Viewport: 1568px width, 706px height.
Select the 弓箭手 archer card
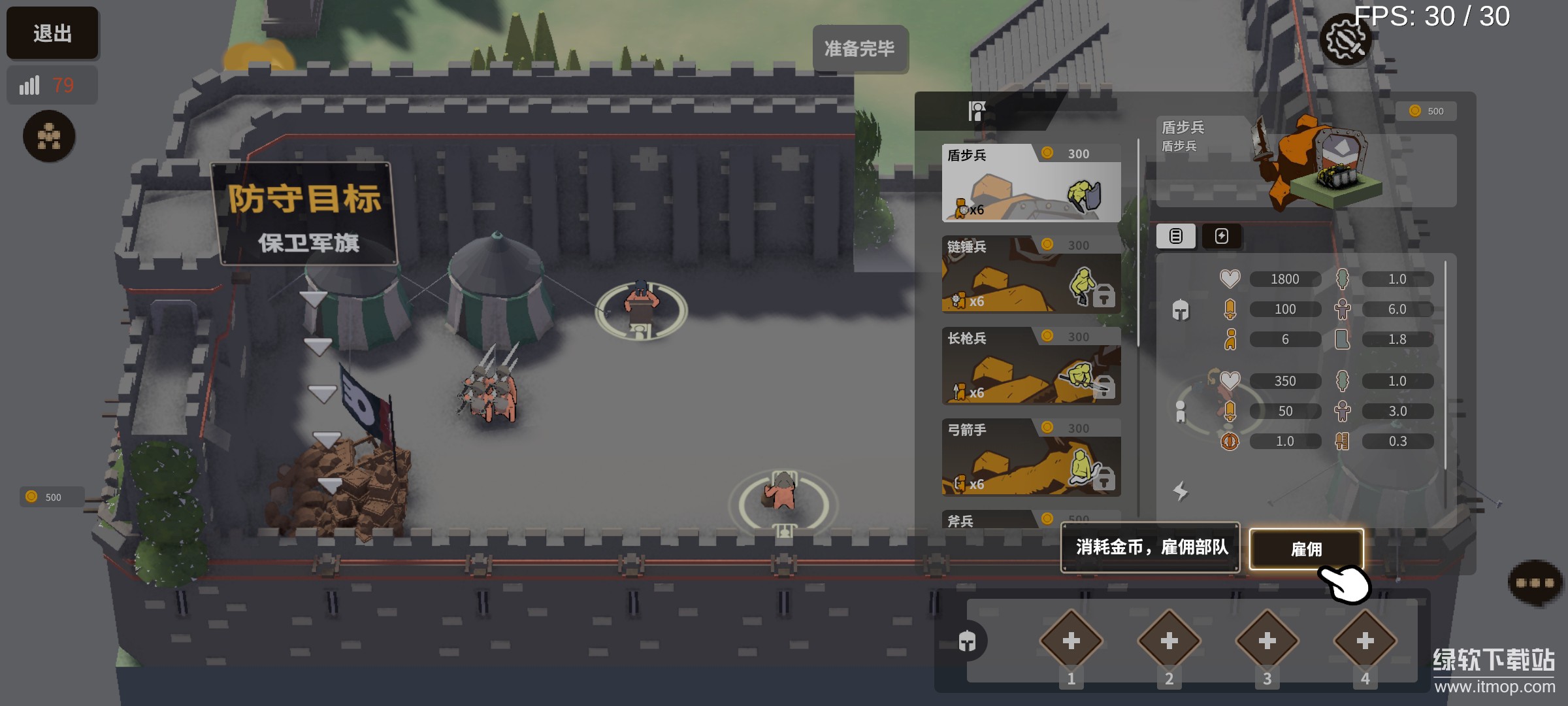click(1031, 458)
